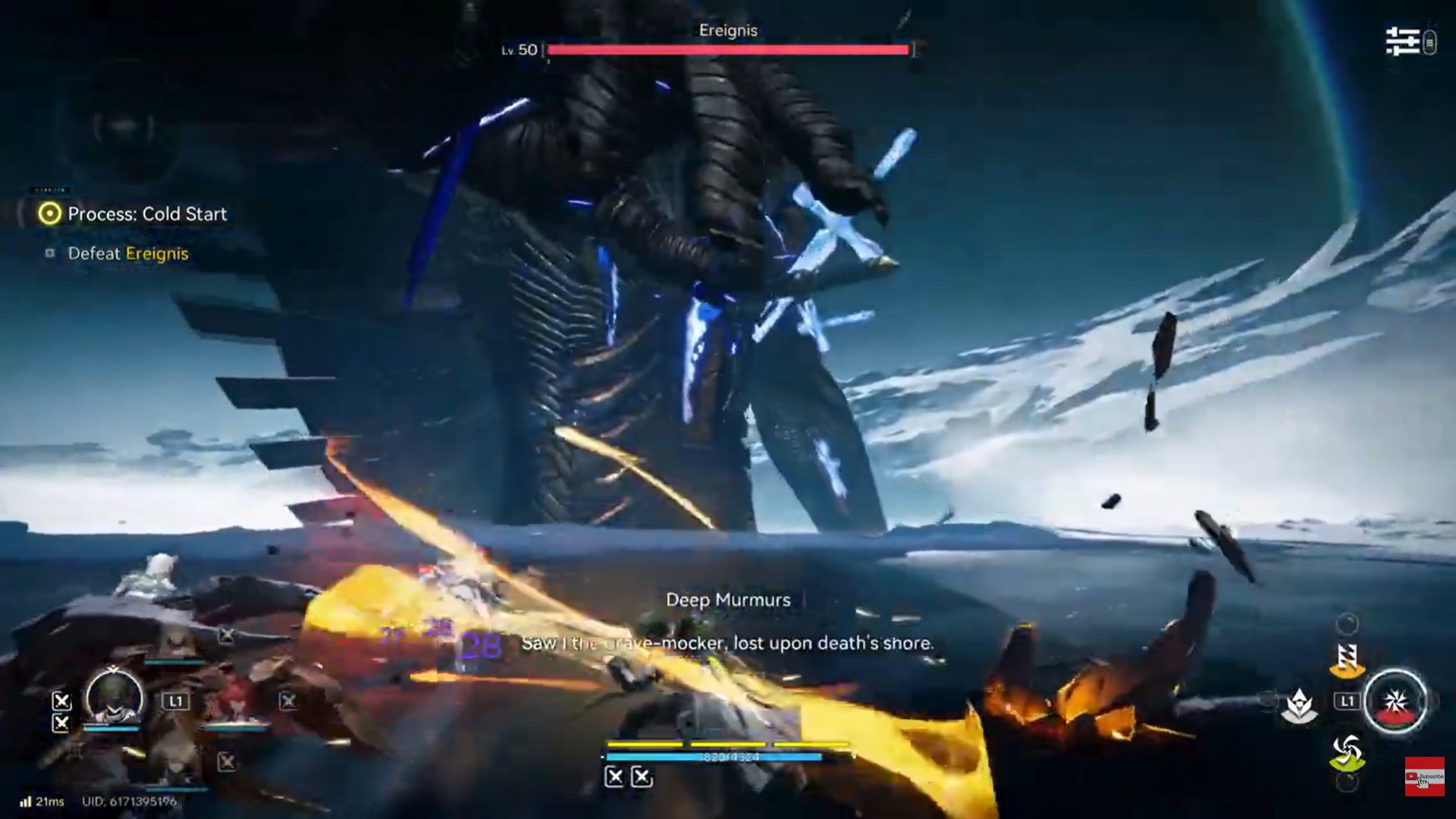Click the Ereignis boss name label
The width and height of the screenshot is (1456, 819).
click(x=726, y=30)
